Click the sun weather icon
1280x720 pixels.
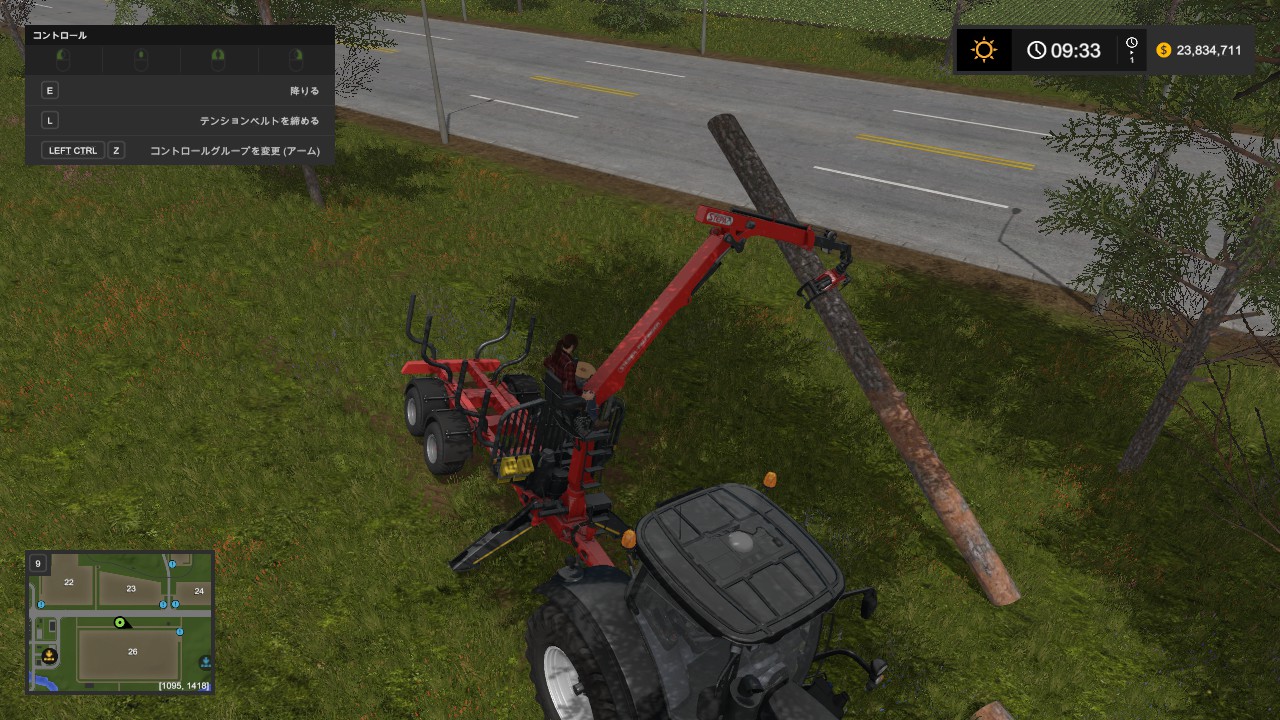pos(983,48)
